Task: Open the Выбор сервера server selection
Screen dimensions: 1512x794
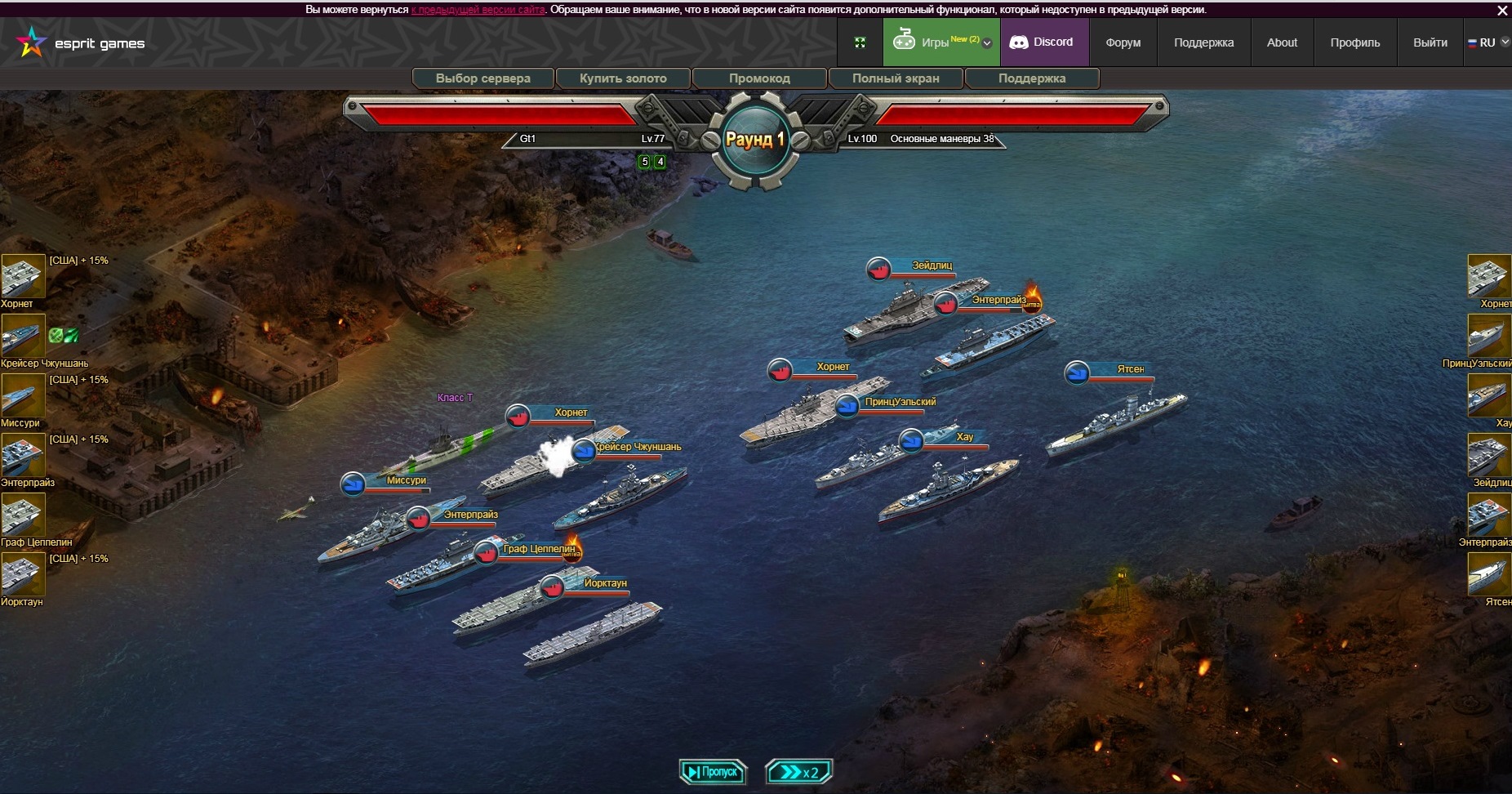Action: (483, 78)
